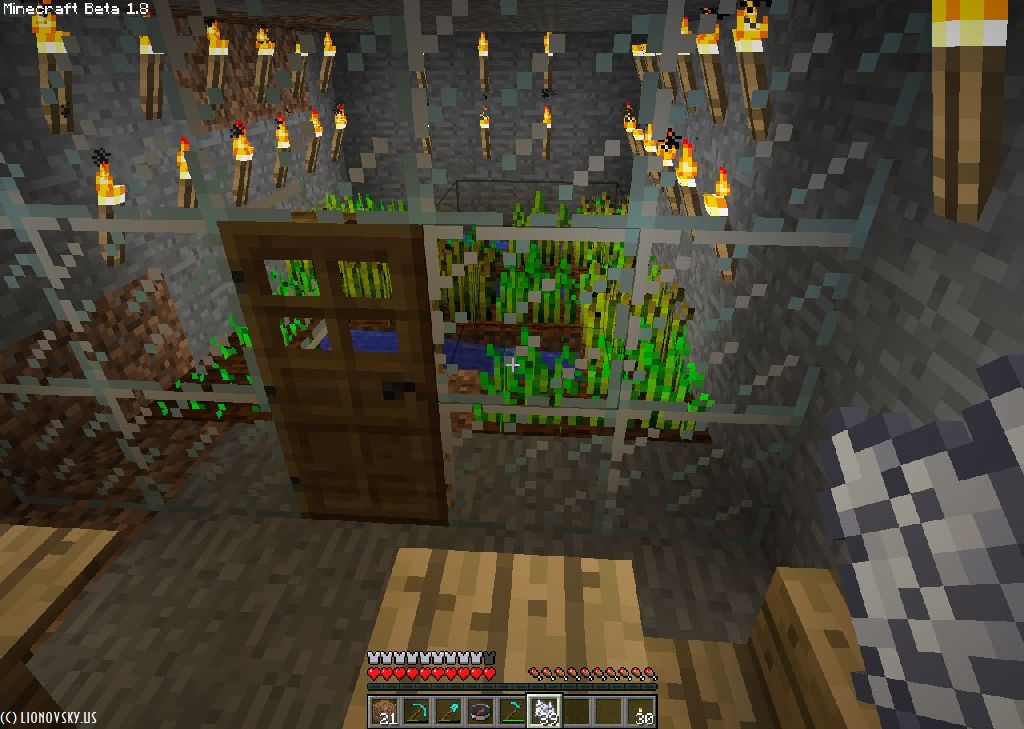Select the dirt block stack of 21
The image size is (1024, 729).
click(384, 711)
